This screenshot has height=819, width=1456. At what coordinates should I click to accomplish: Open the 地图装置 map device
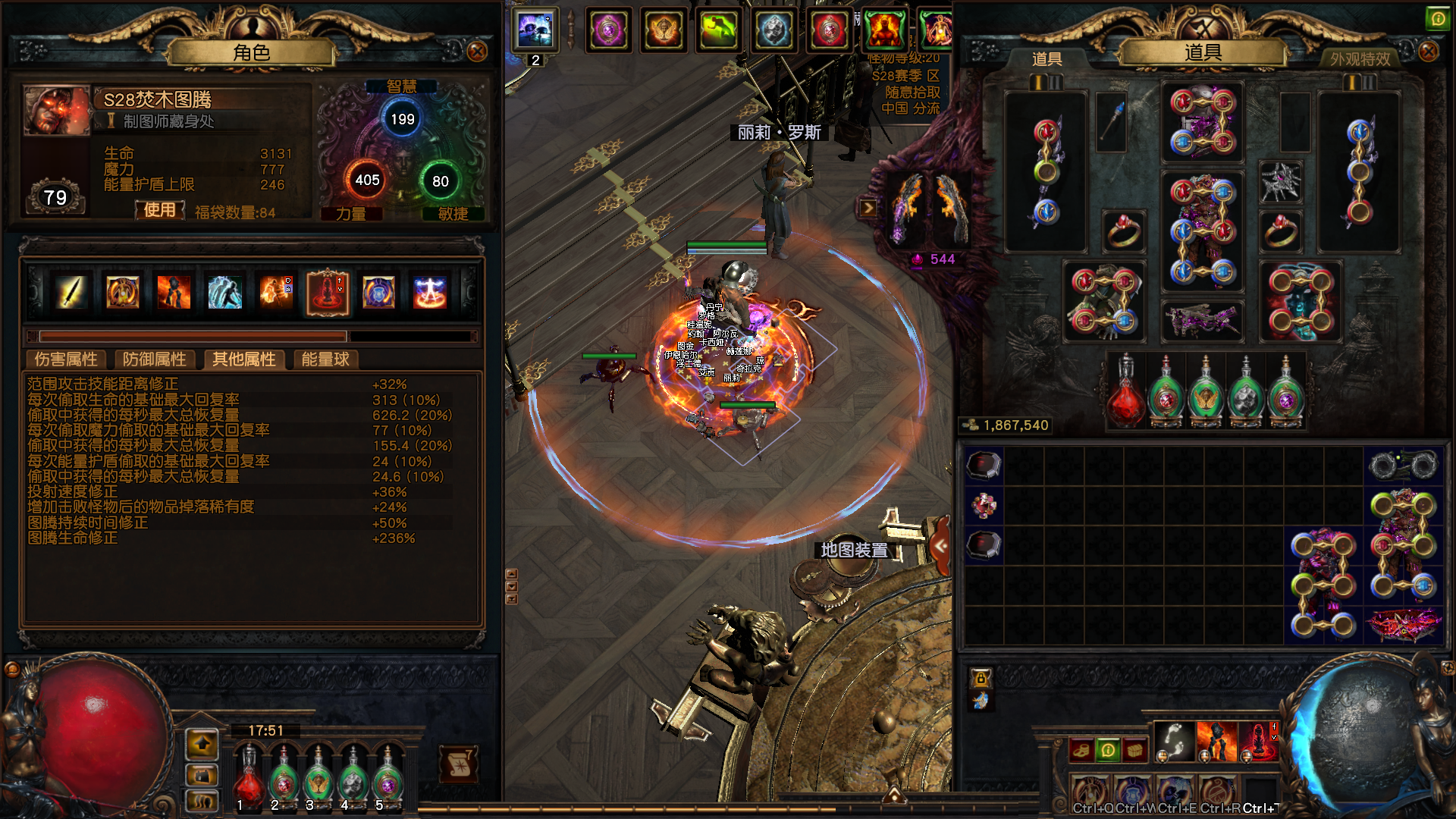click(855, 550)
